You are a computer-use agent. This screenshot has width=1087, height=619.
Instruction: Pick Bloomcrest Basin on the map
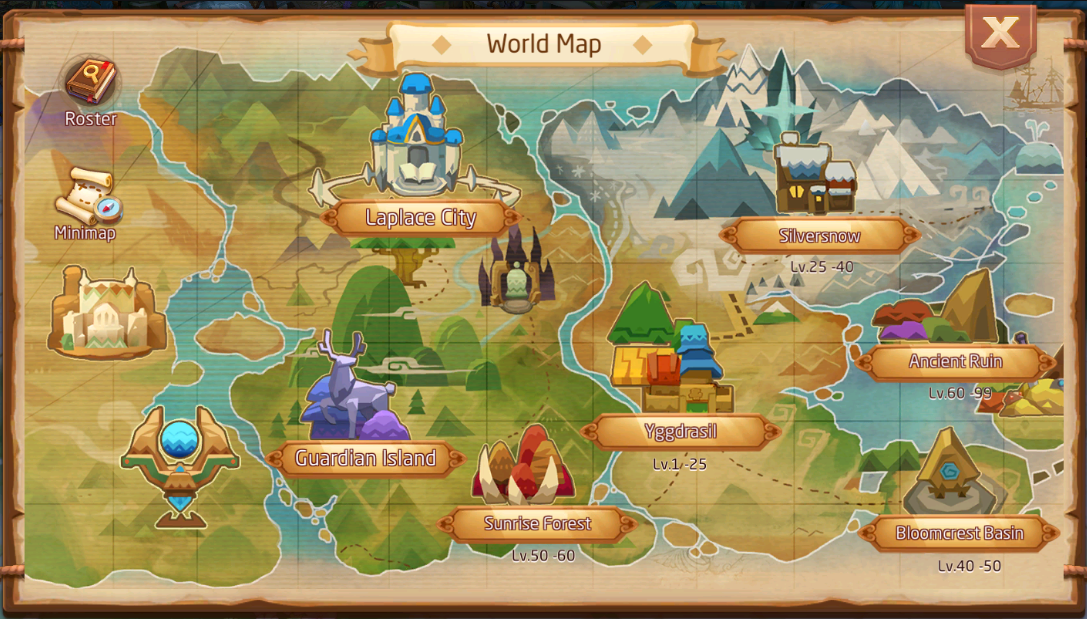tap(959, 533)
